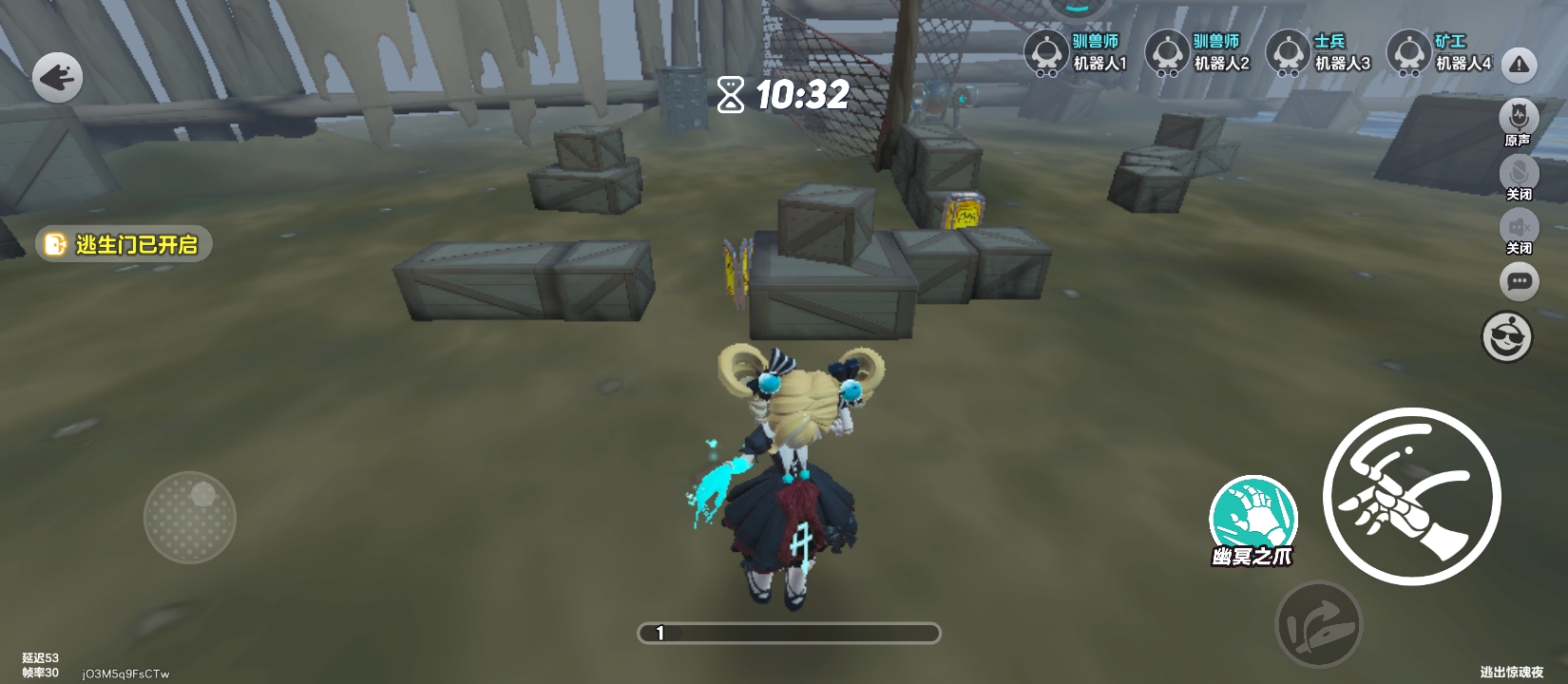Select player 机器人2 驯兽师 portrait
This screenshot has width=1568, height=684.
click(x=1168, y=52)
